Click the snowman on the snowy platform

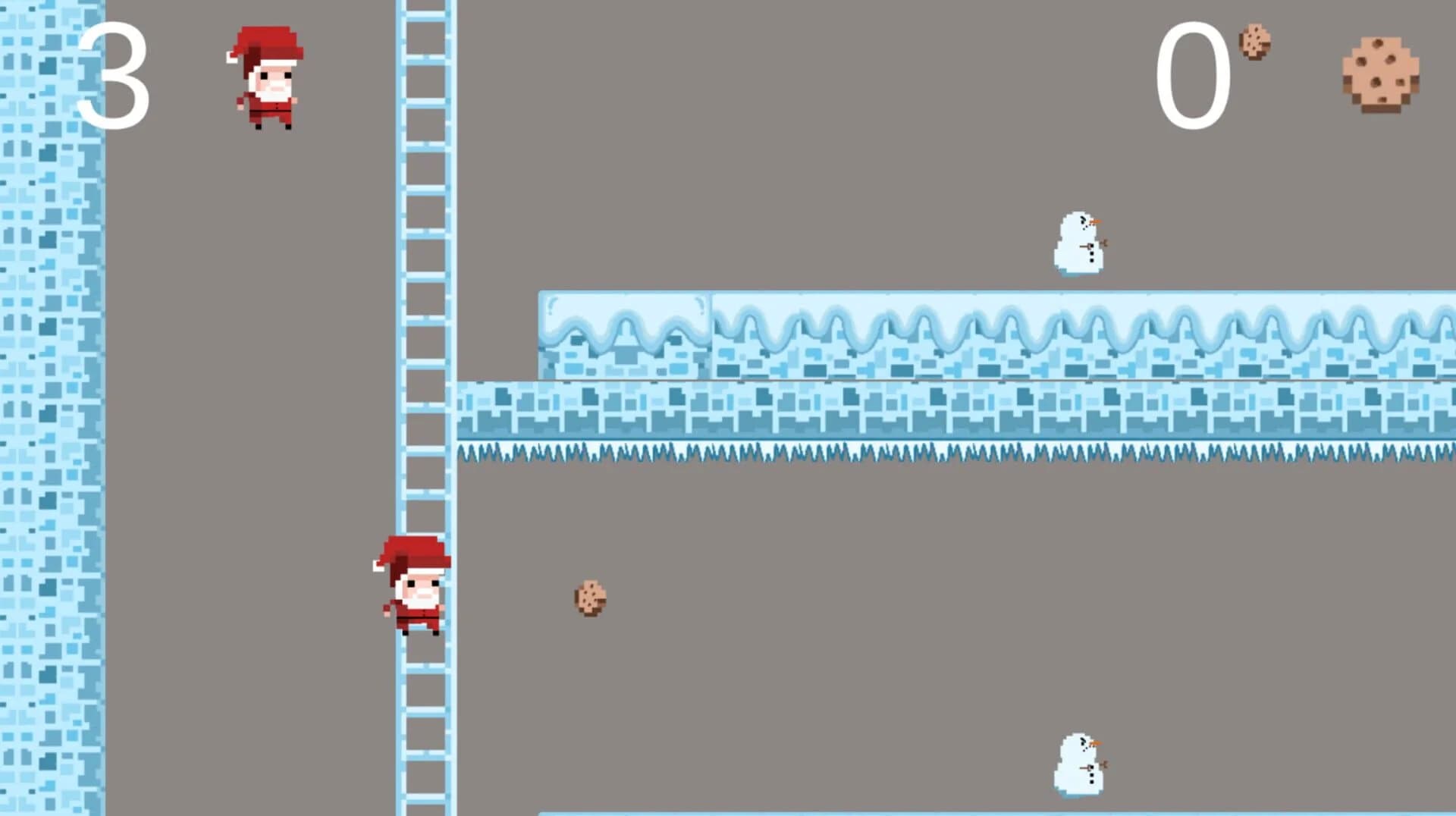click(x=1078, y=243)
